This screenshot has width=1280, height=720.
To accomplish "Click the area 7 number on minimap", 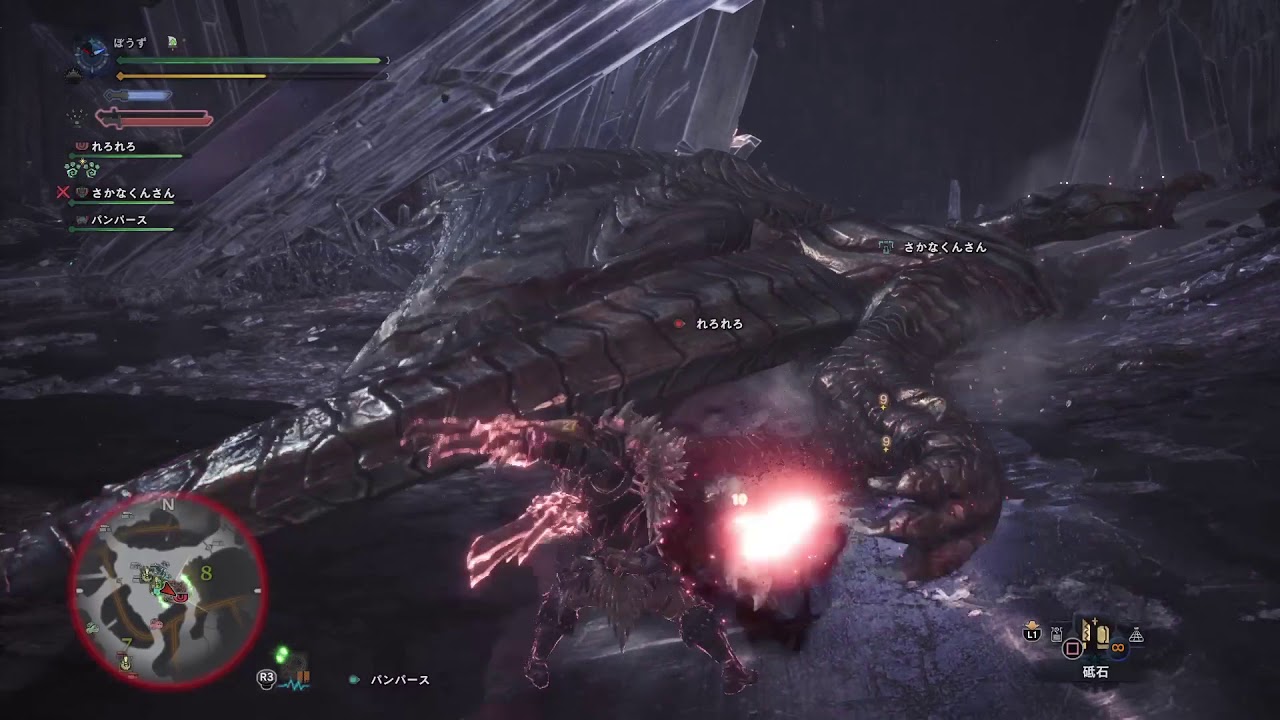I will [127, 640].
